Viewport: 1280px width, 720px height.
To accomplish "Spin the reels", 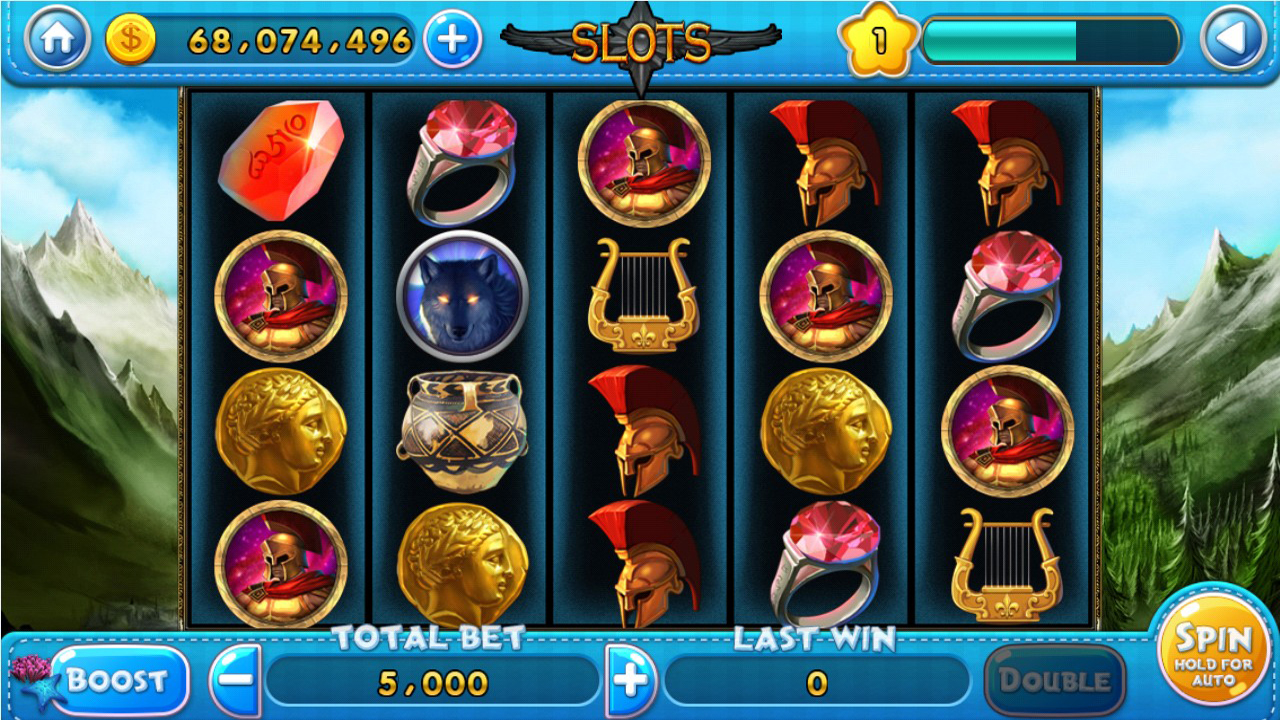I will 1212,650.
